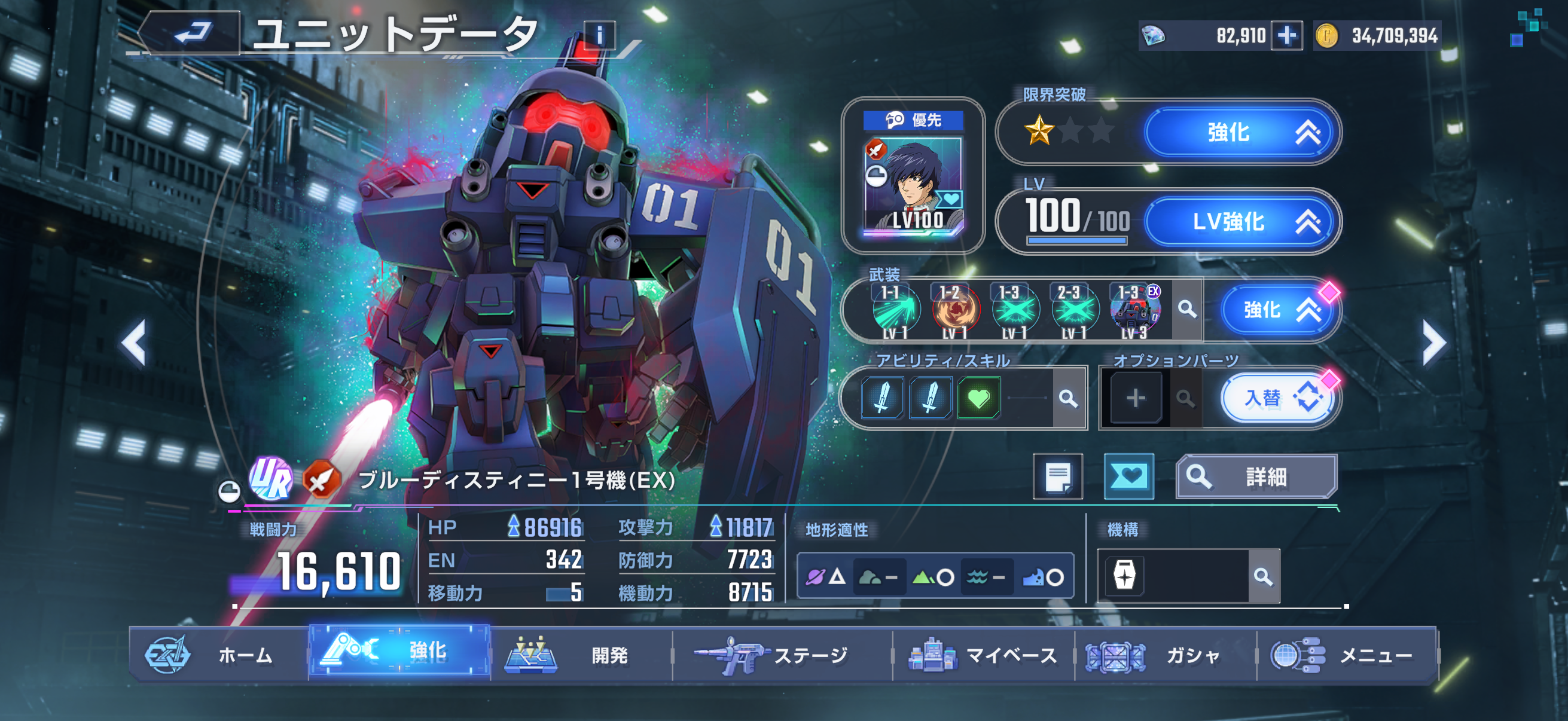This screenshot has height=721, width=1568.
Task: Add an option part in the empty plus slot
Action: pos(1135,399)
